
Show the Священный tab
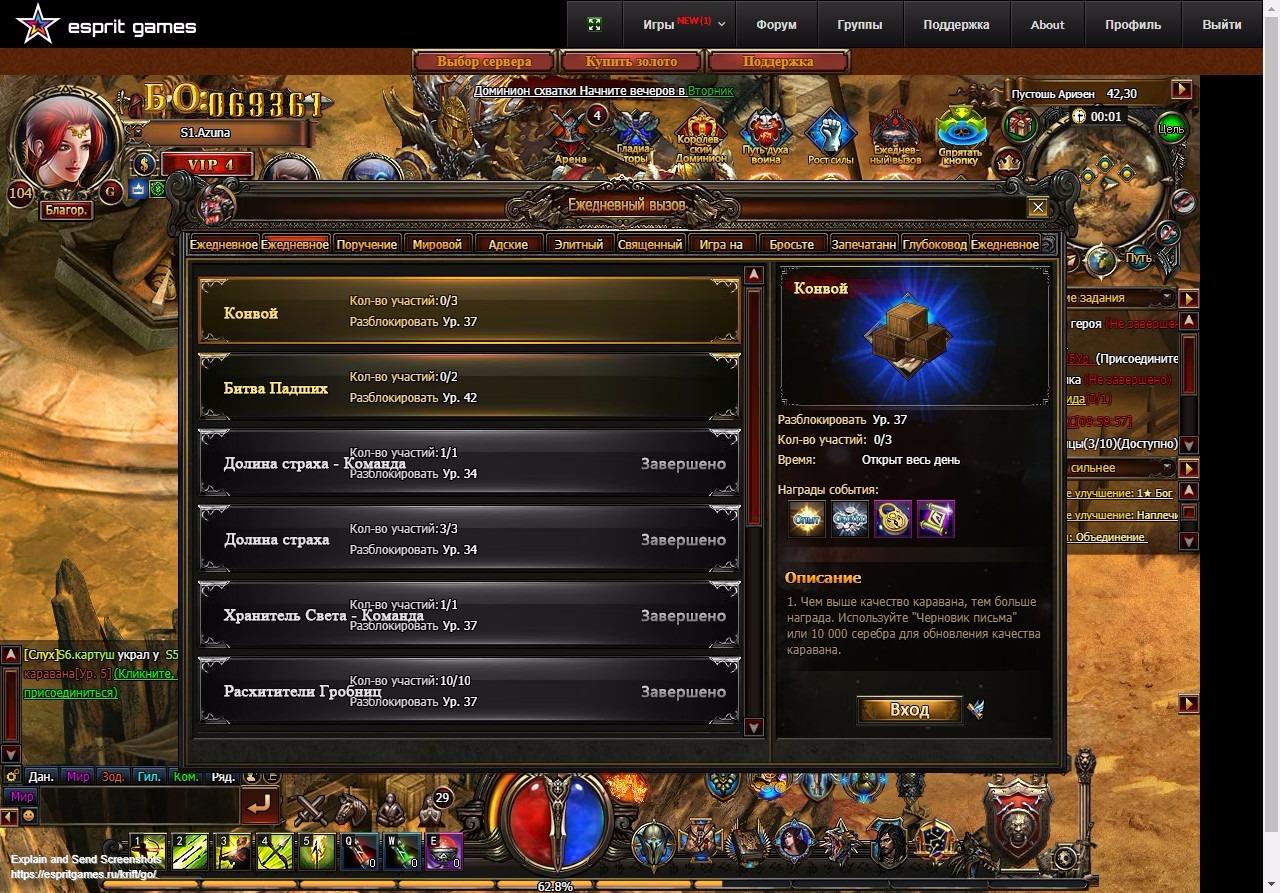[x=650, y=244]
